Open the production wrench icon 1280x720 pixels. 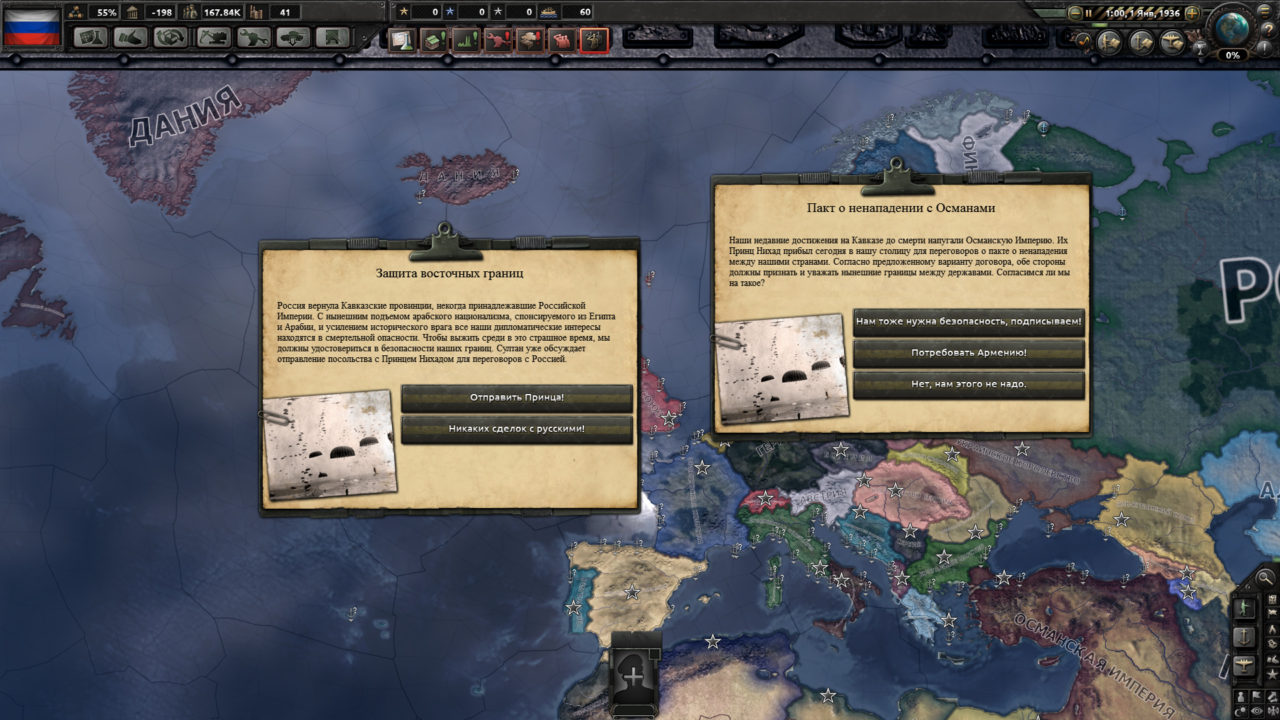[x=254, y=37]
